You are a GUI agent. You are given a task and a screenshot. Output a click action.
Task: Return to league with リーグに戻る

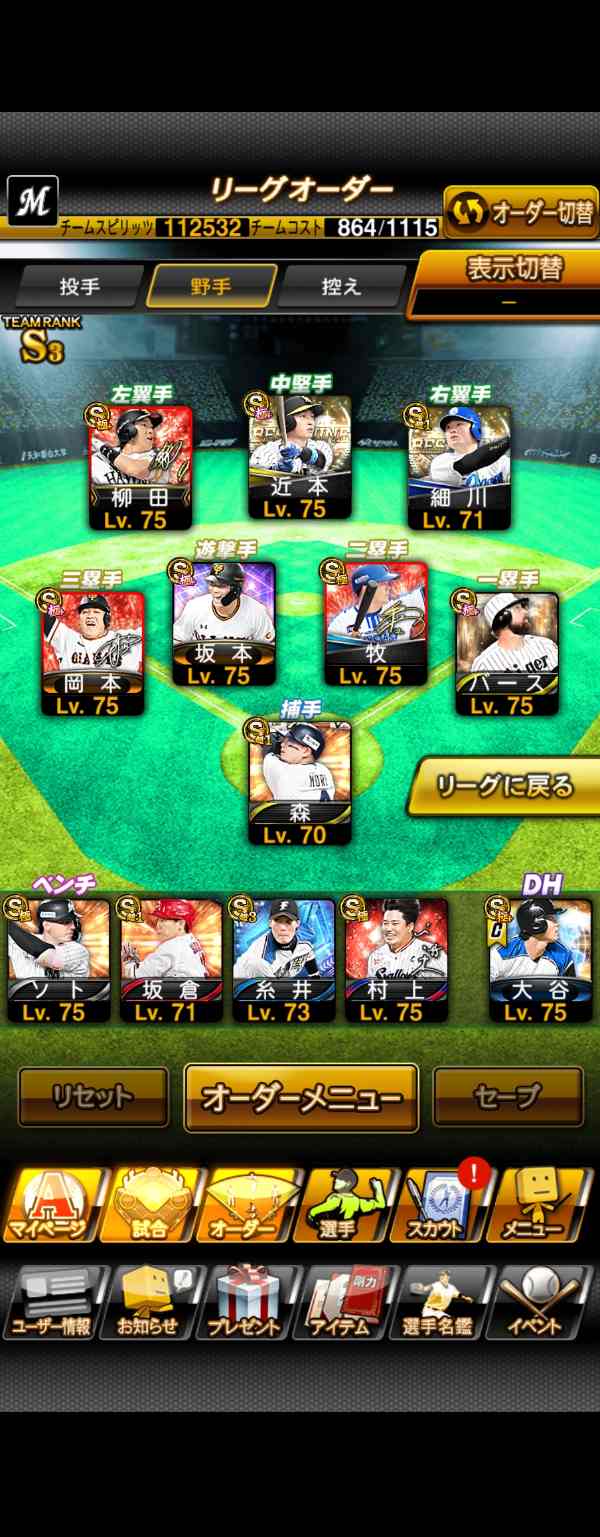[503, 787]
